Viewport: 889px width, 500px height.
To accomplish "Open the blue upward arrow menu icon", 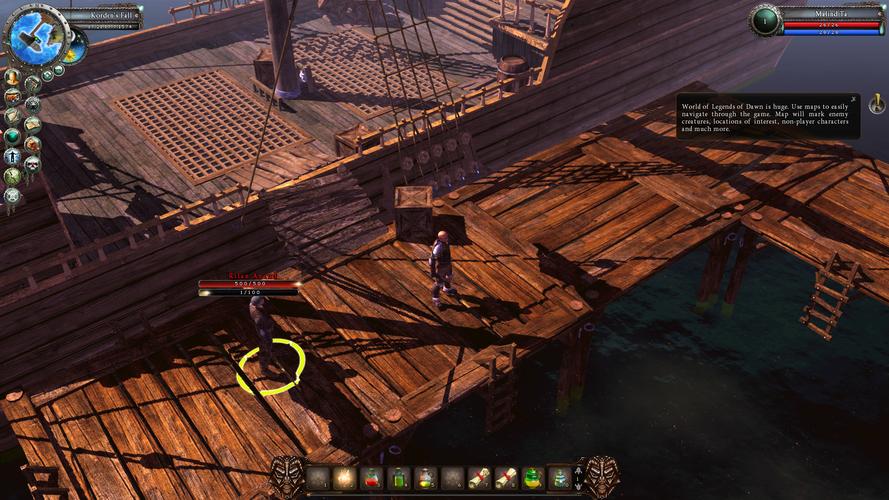I will 13,156.
